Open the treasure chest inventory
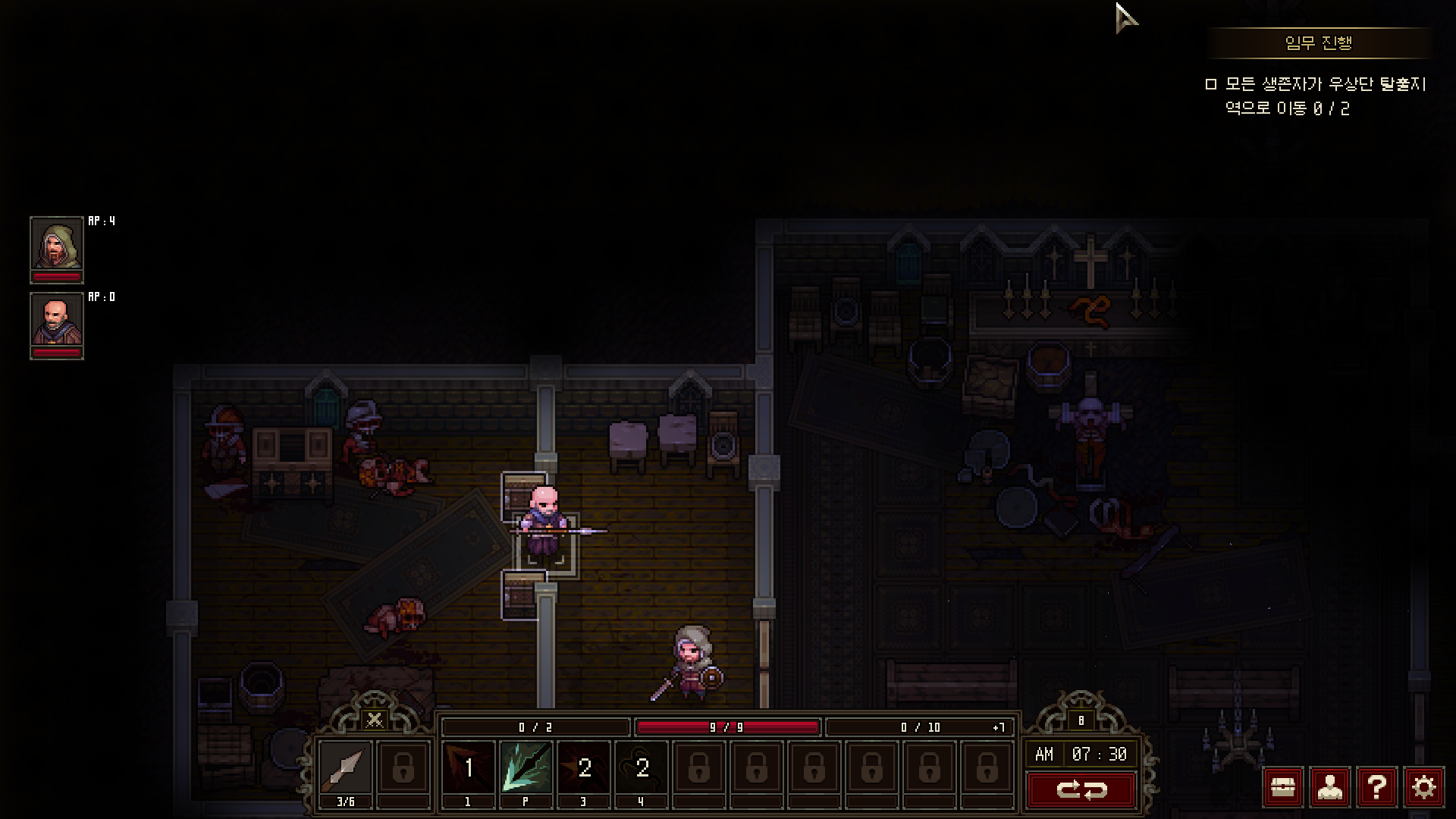Screen dimensions: 1456x819 tap(1282, 788)
